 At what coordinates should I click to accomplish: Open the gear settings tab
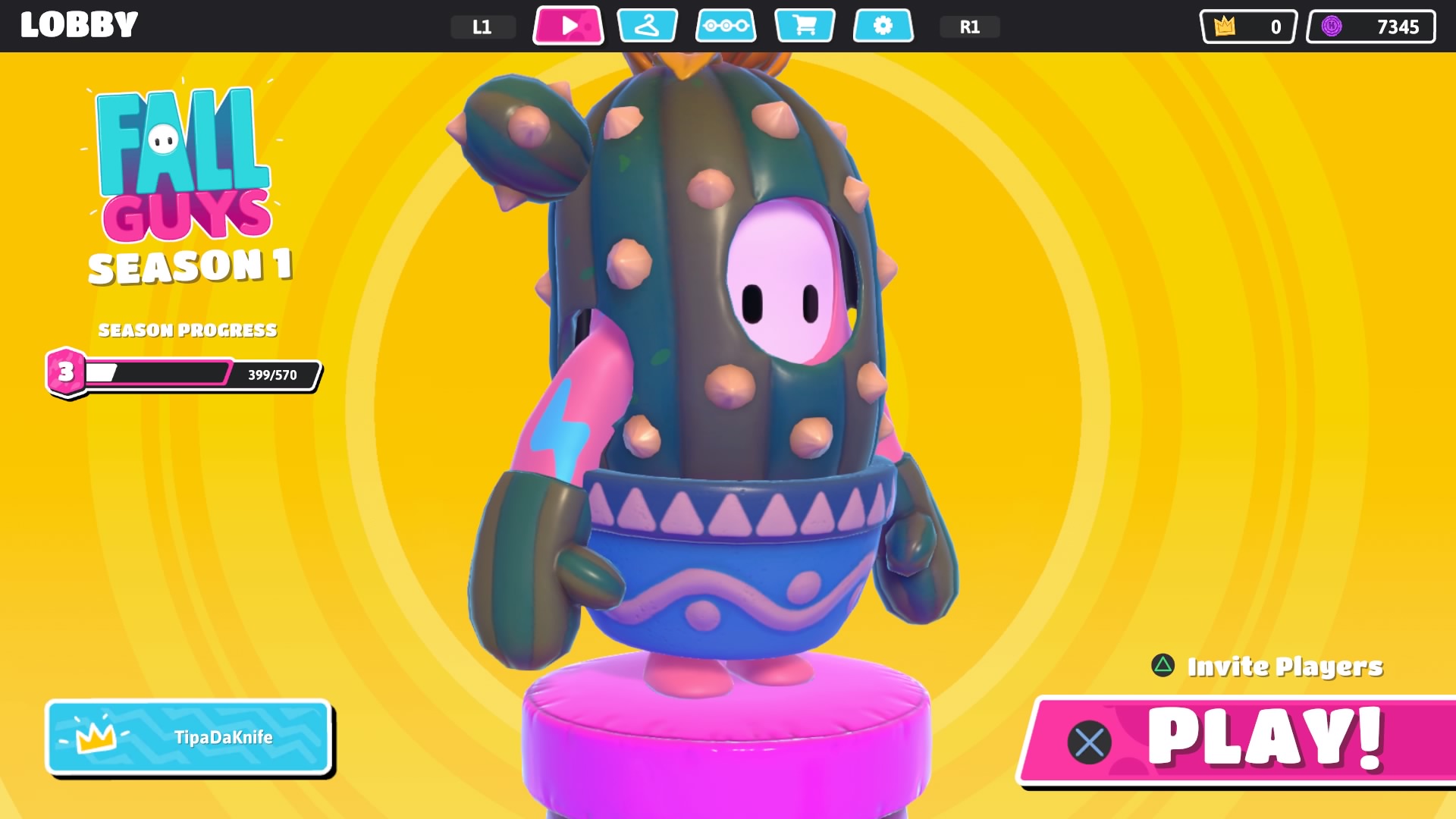click(x=883, y=26)
